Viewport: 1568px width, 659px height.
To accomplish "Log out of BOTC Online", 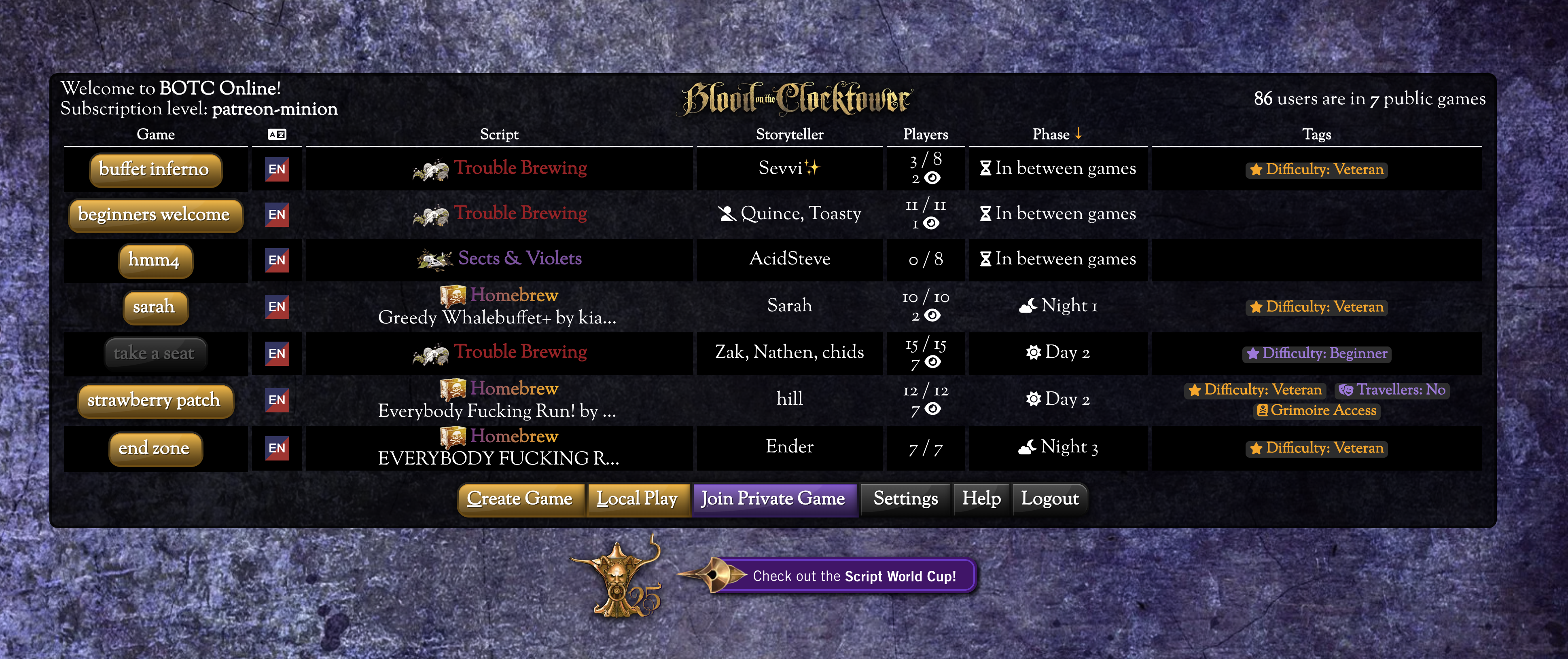I will [x=1050, y=499].
